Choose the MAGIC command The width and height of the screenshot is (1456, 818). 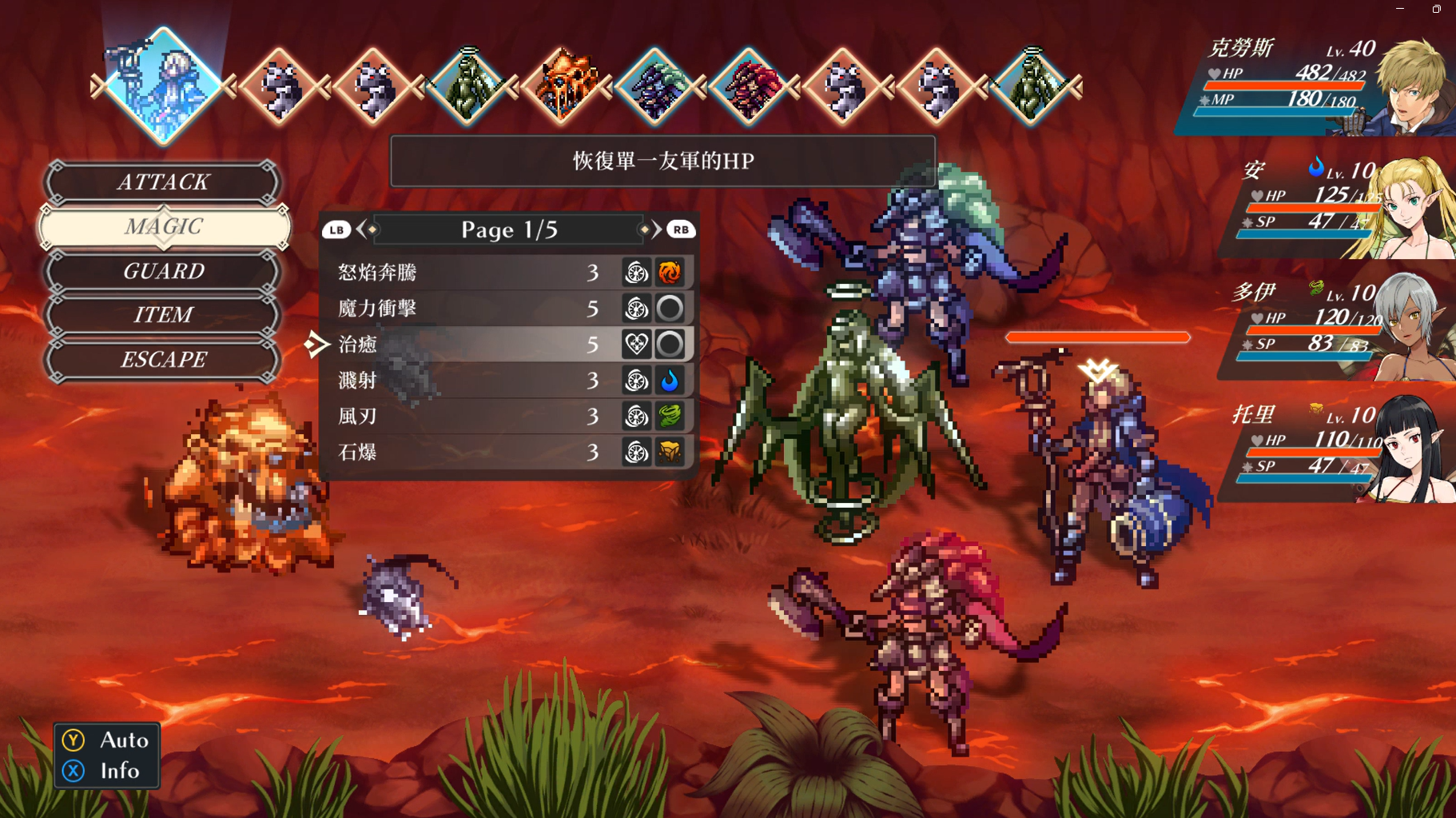pos(163,227)
